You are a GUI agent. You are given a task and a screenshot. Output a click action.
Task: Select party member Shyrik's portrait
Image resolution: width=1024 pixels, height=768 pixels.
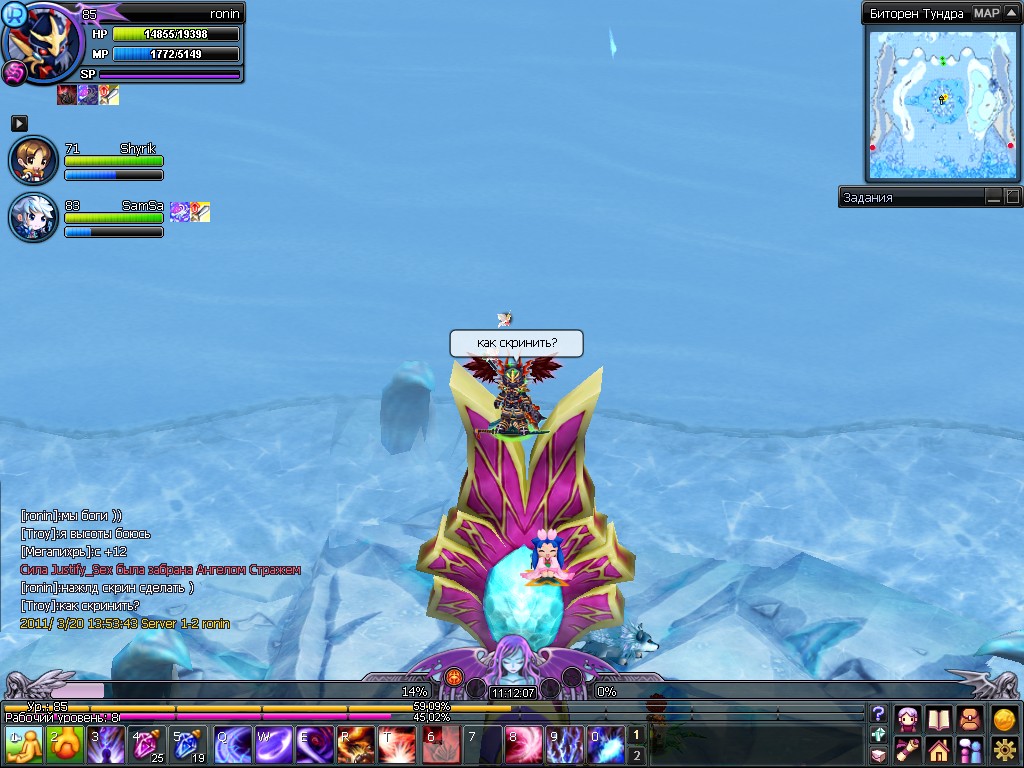pyautogui.click(x=33, y=161)
